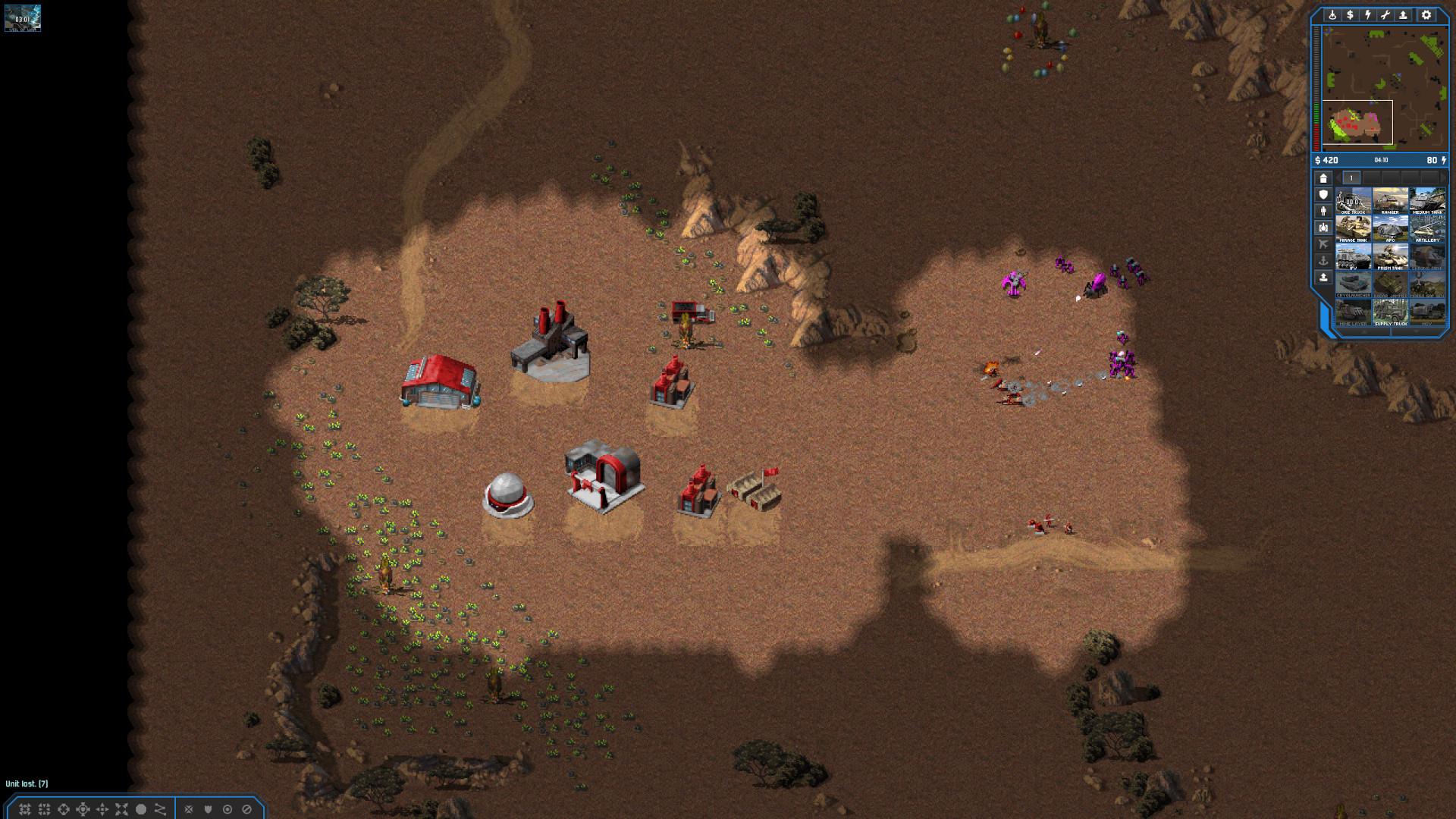
Task: Open the settings gear menu
Action: 1426,15
